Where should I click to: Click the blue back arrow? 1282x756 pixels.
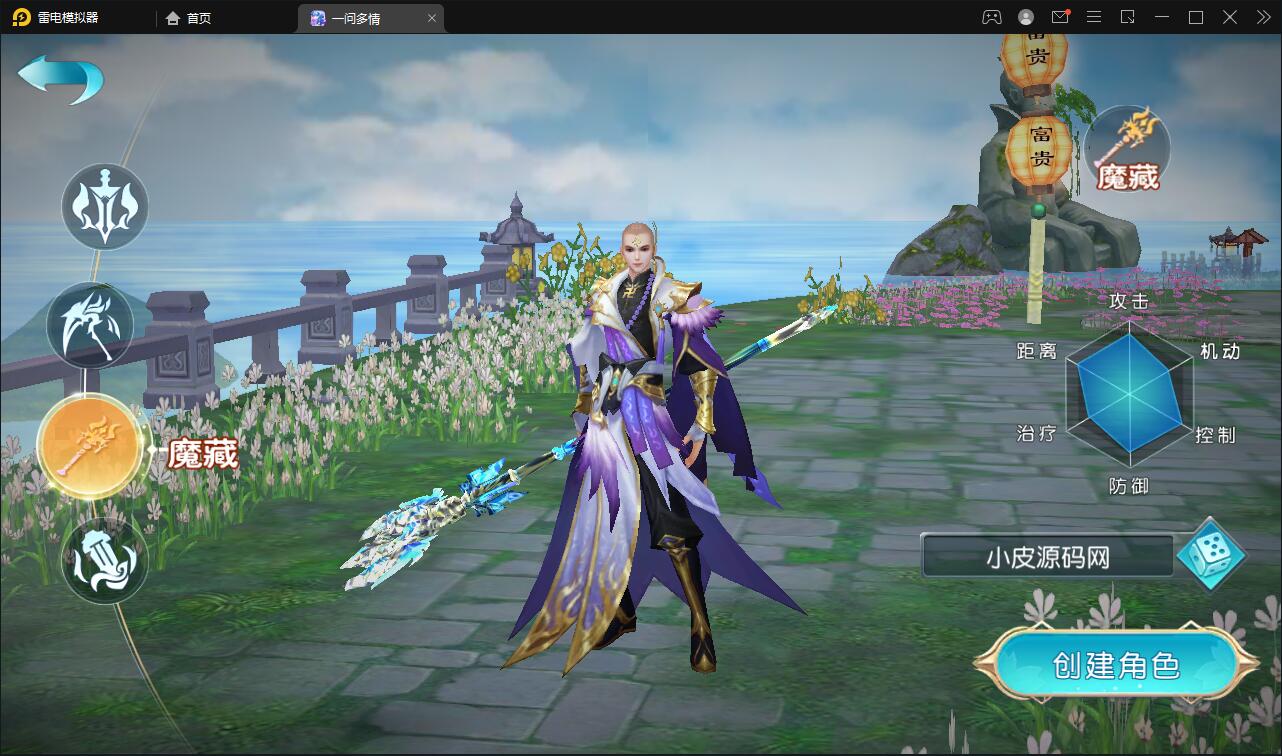pos(60,78)
